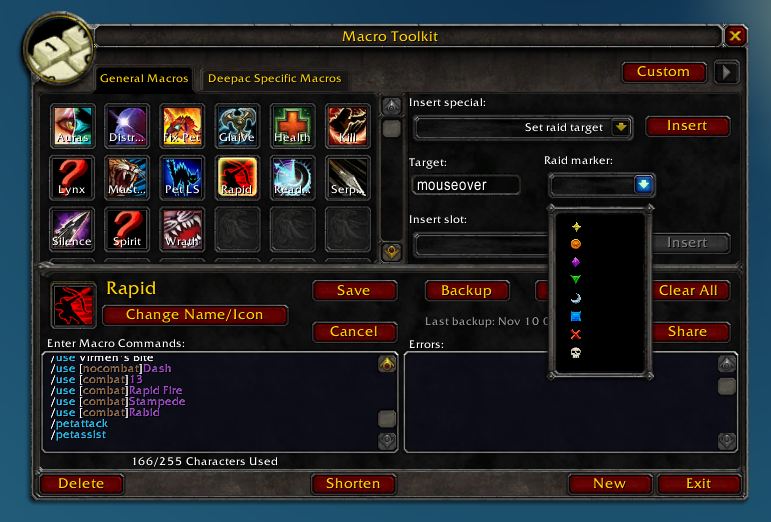Open the Insert special dropdown
The image size is (771, 522).
click(621, 127)
